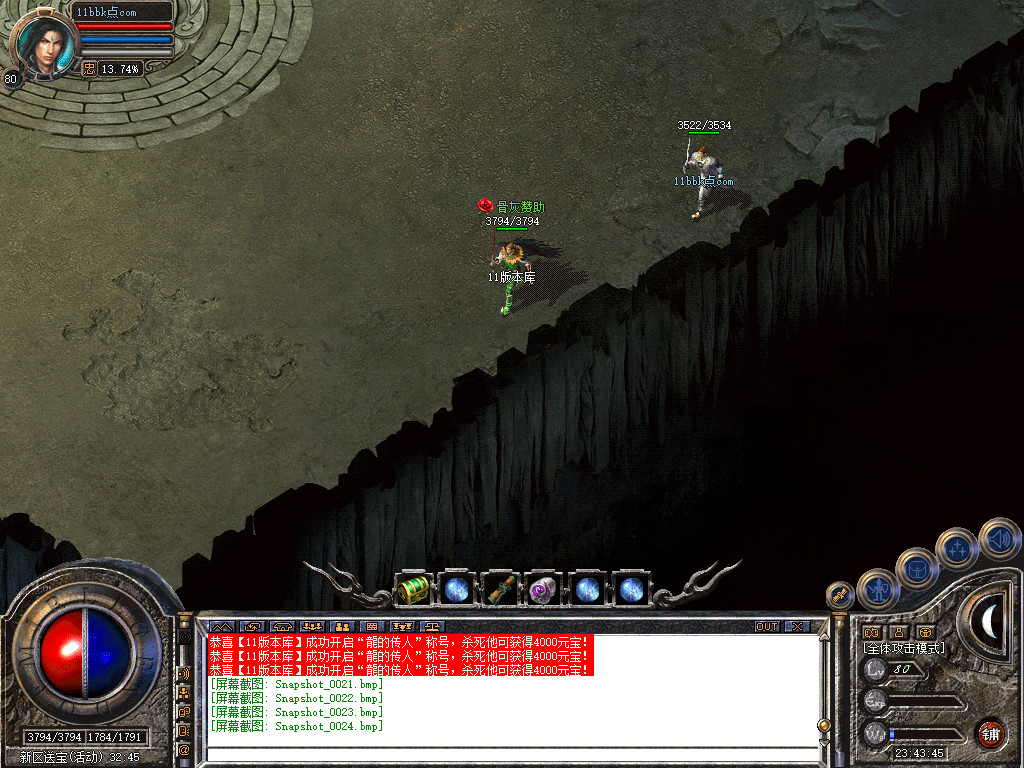This screenshot has height=768, width=1024.
Task: Click the satellite icon round button
Action: (x=840, y=596)
